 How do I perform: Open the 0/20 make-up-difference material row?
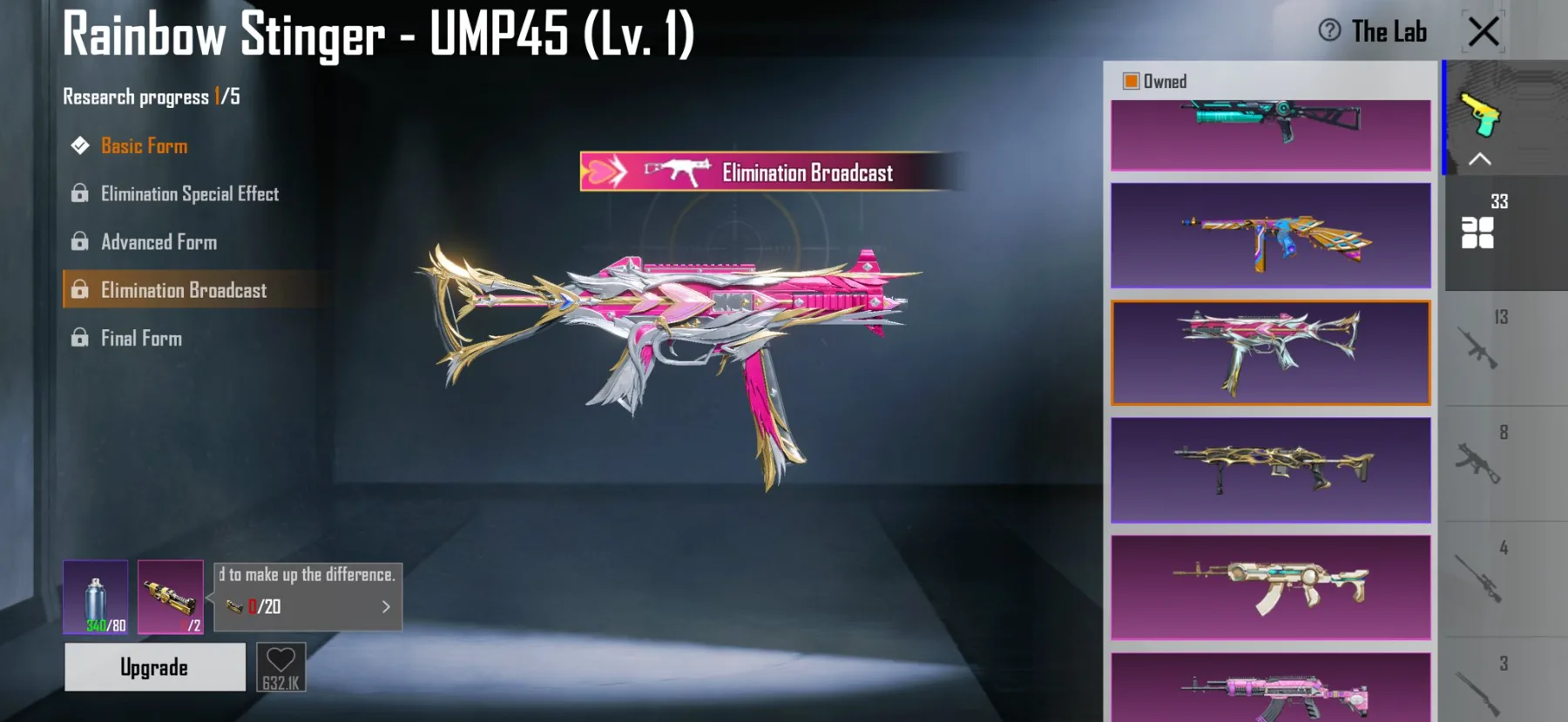click(x=308, y=606)
